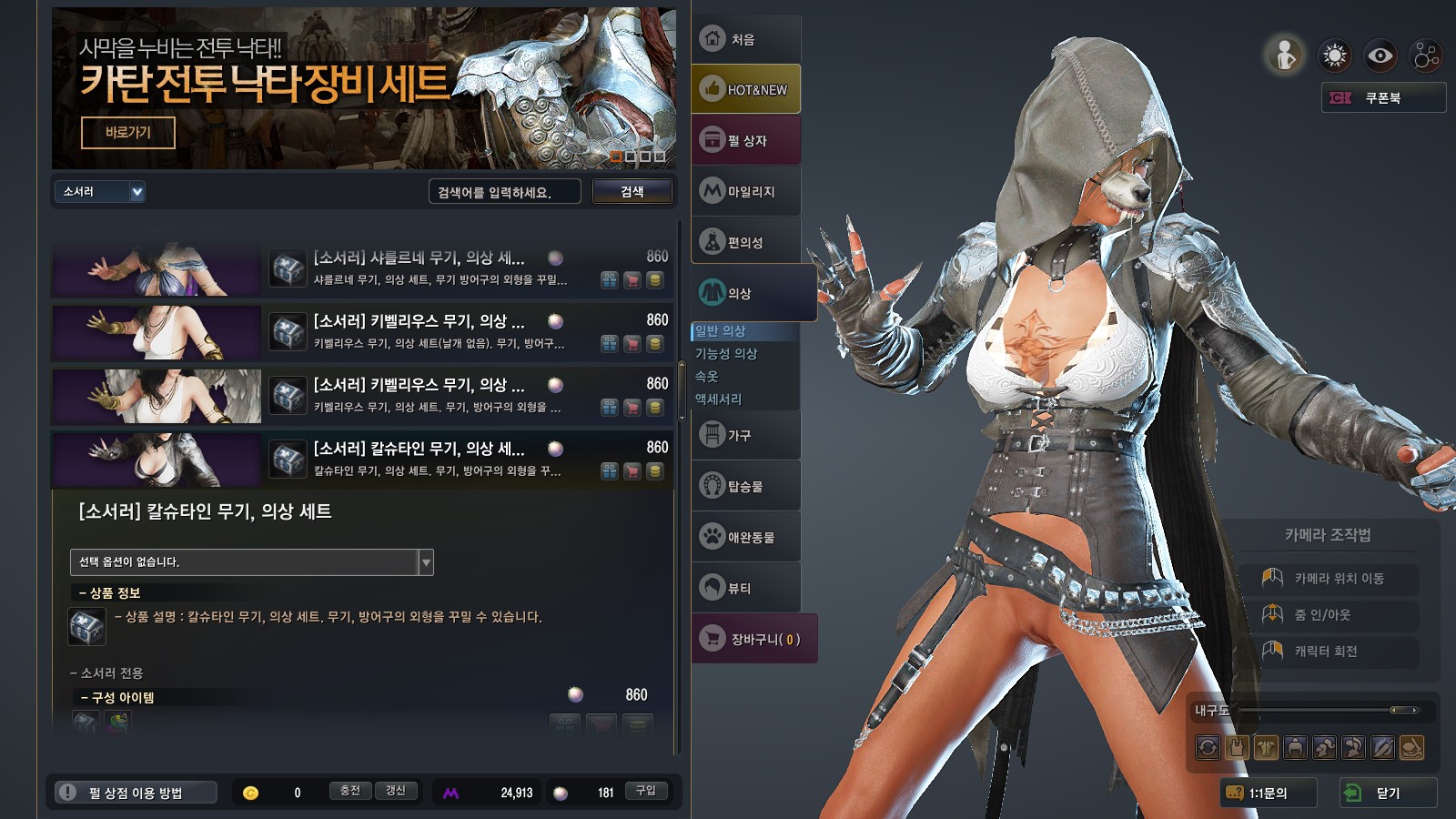Open the 장바구니 shopping cart

pos(754,639)
